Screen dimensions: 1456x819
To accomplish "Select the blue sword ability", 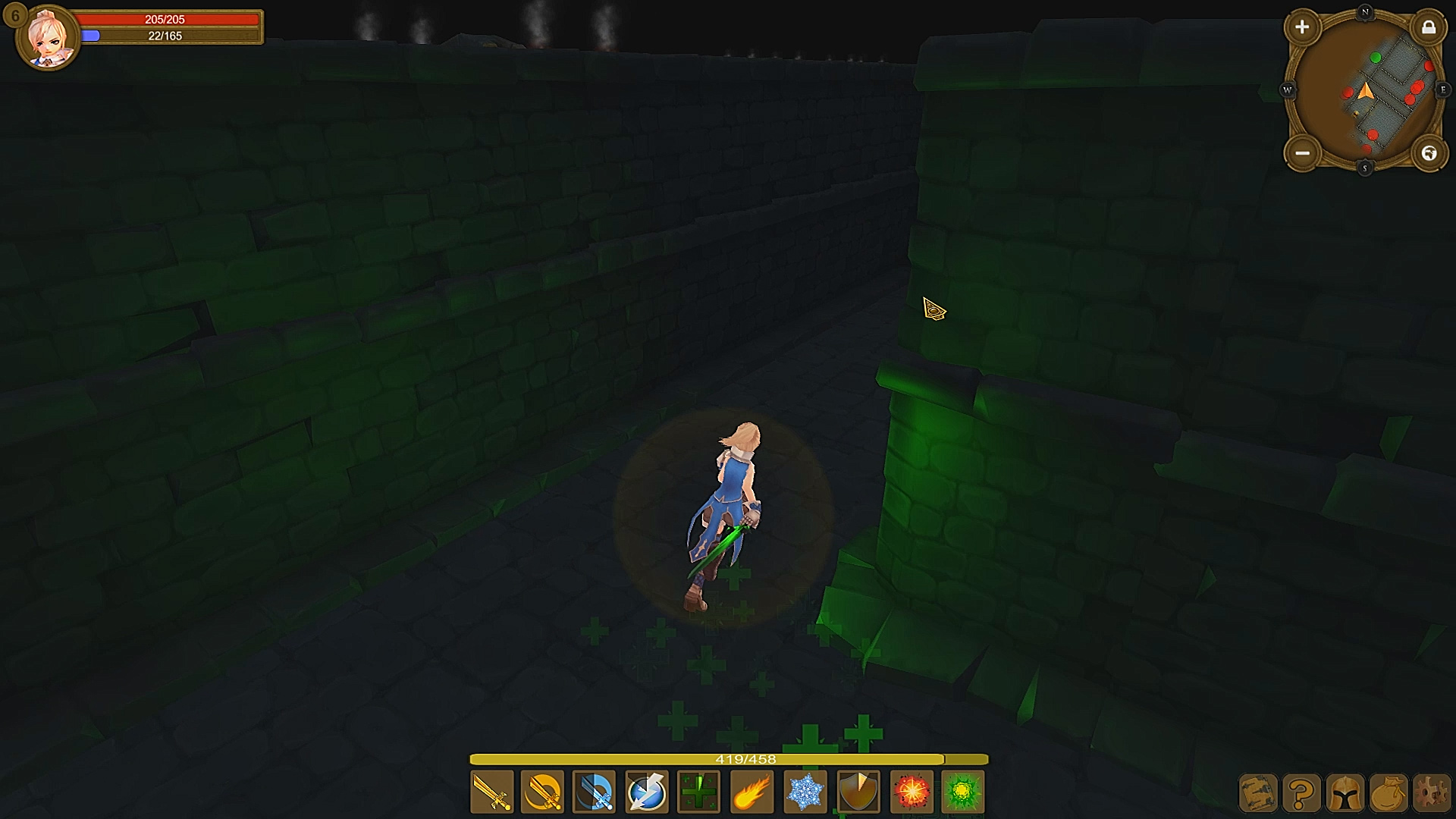I will [595, 791].
